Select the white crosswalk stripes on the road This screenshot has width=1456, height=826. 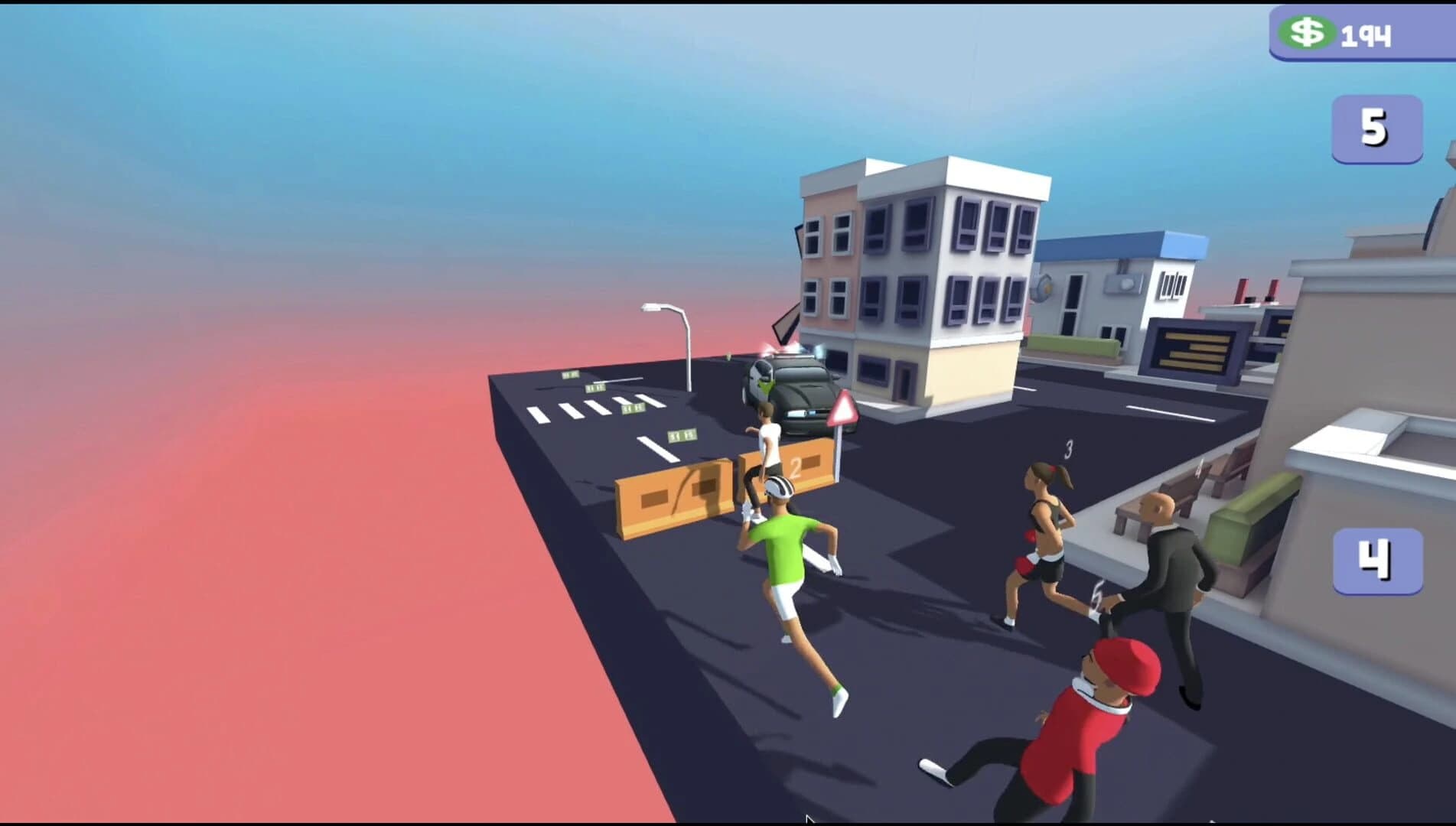click(589, 409)
